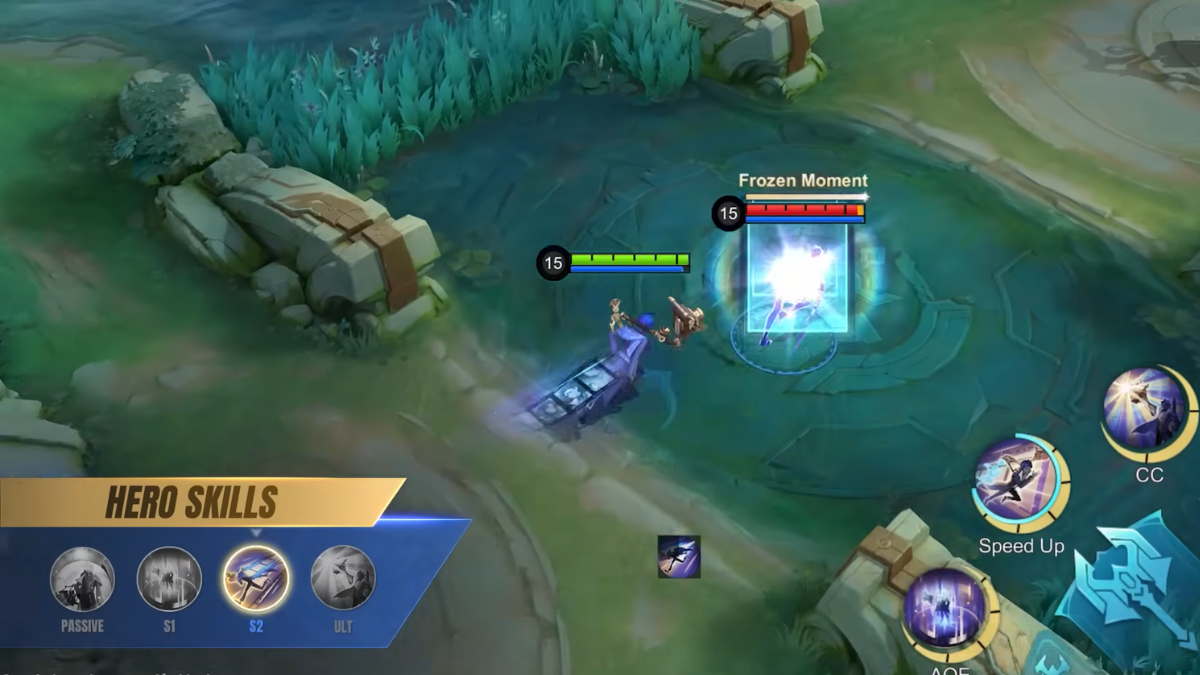Choose the highlighted S2 skill icon
Image resolution: width=1200 pixels, height=675 pixels.
coord(256,579)
